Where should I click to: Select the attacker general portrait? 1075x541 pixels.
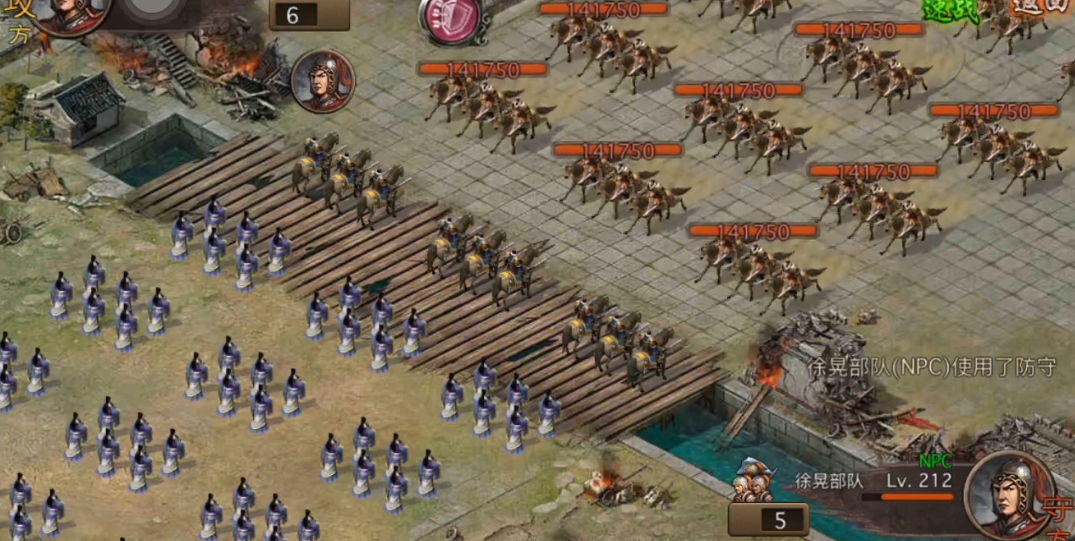[71, 14]
